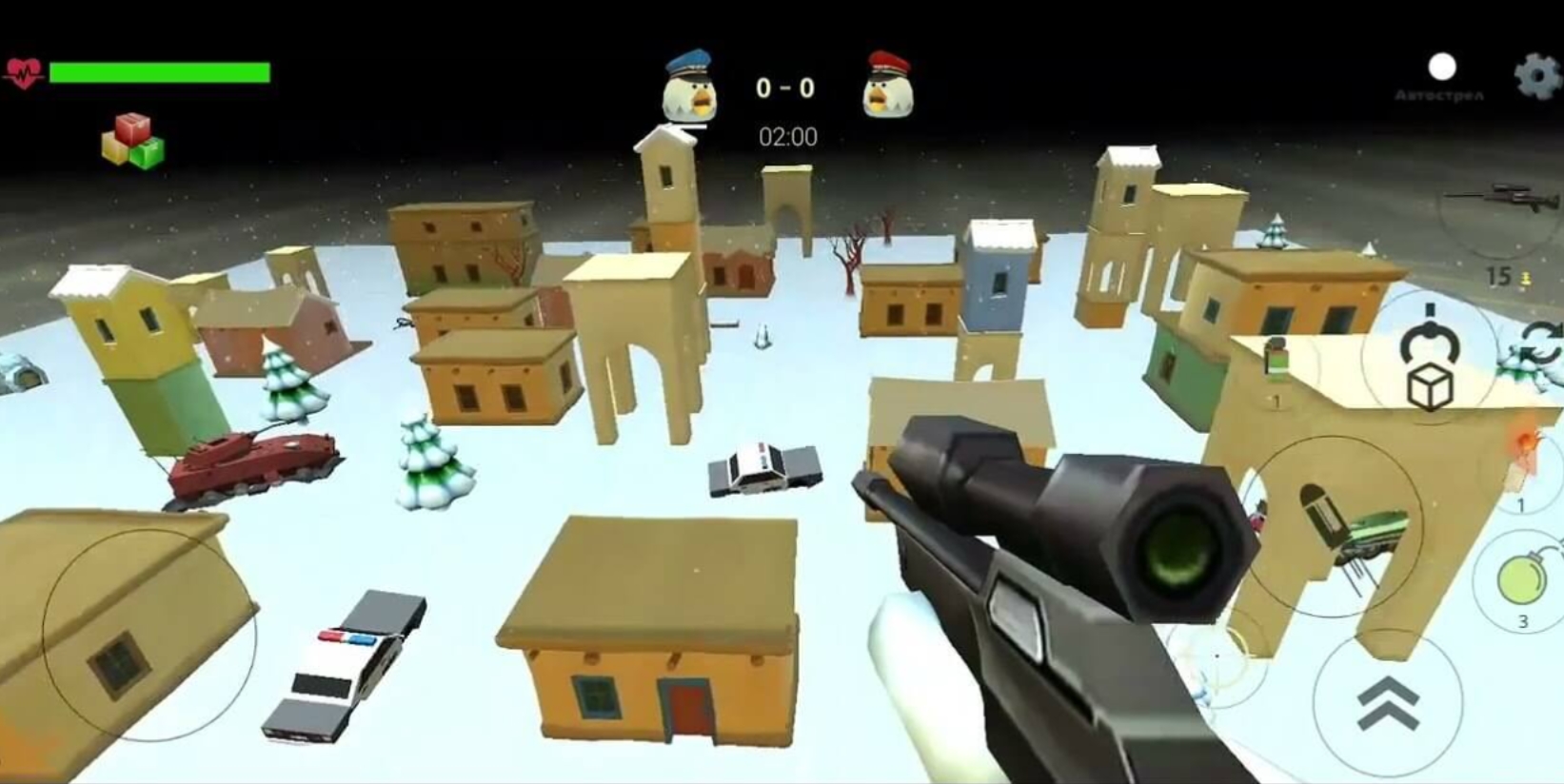Use the green canister item button
1564x784 pixels.
(x=1277, y=362)
